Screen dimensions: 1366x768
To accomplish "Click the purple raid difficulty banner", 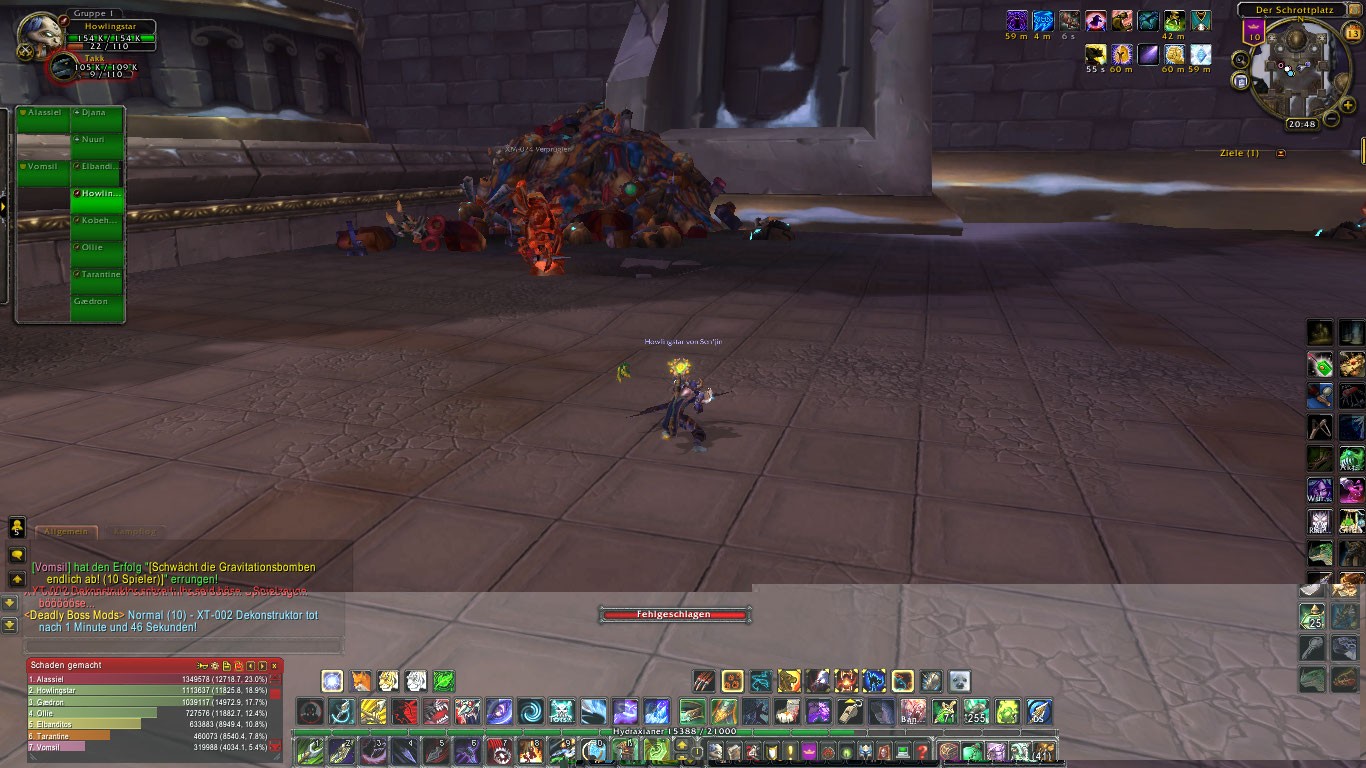I will (1253, 33).
